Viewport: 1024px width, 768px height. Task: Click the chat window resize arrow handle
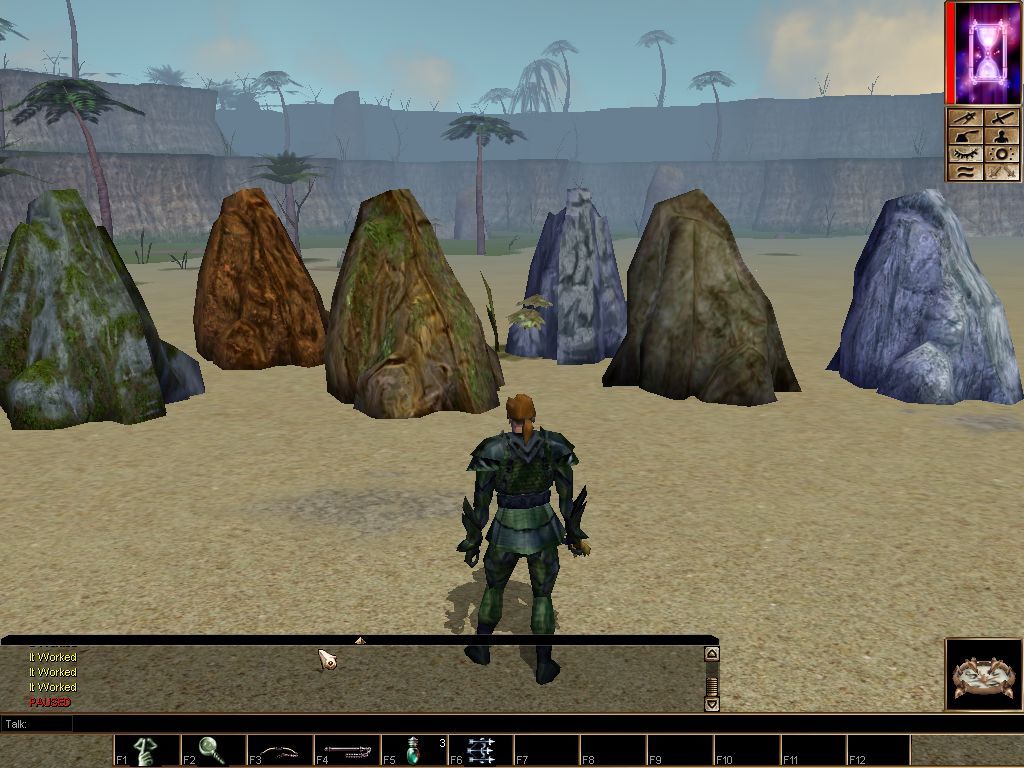click(x=360, y=640)
